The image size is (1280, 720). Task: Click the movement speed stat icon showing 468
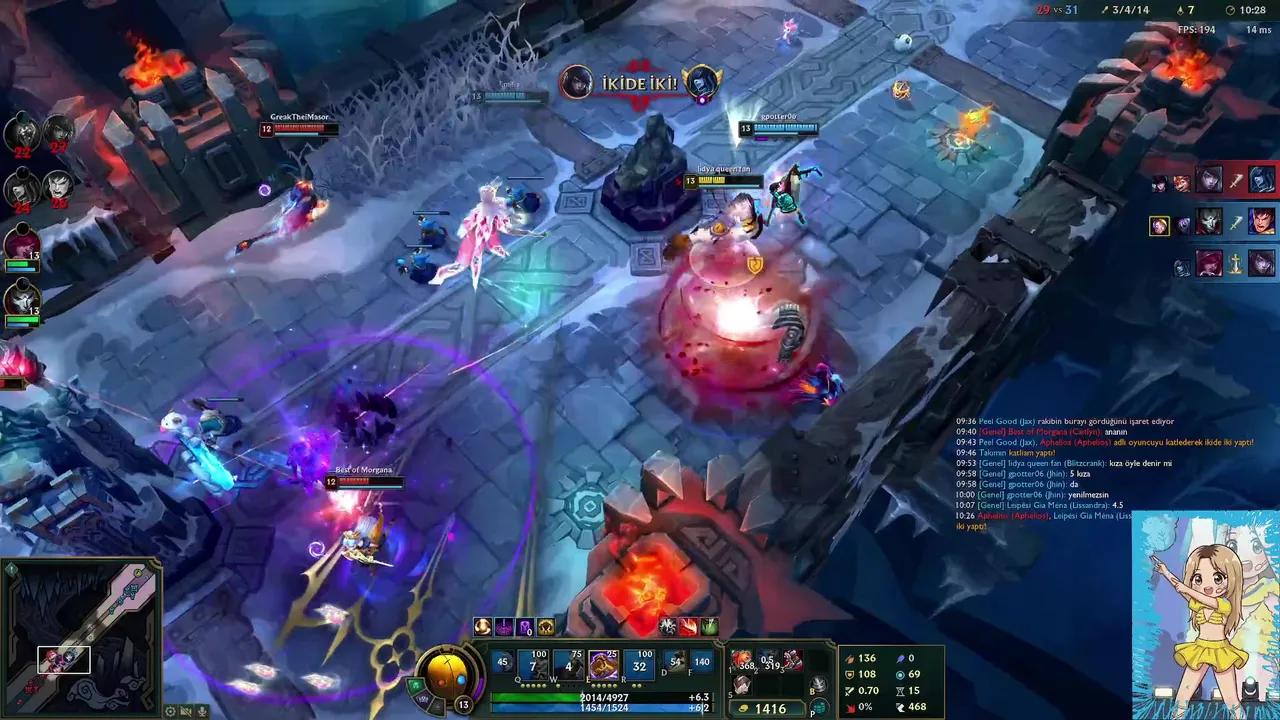click(x=901, y=707)
